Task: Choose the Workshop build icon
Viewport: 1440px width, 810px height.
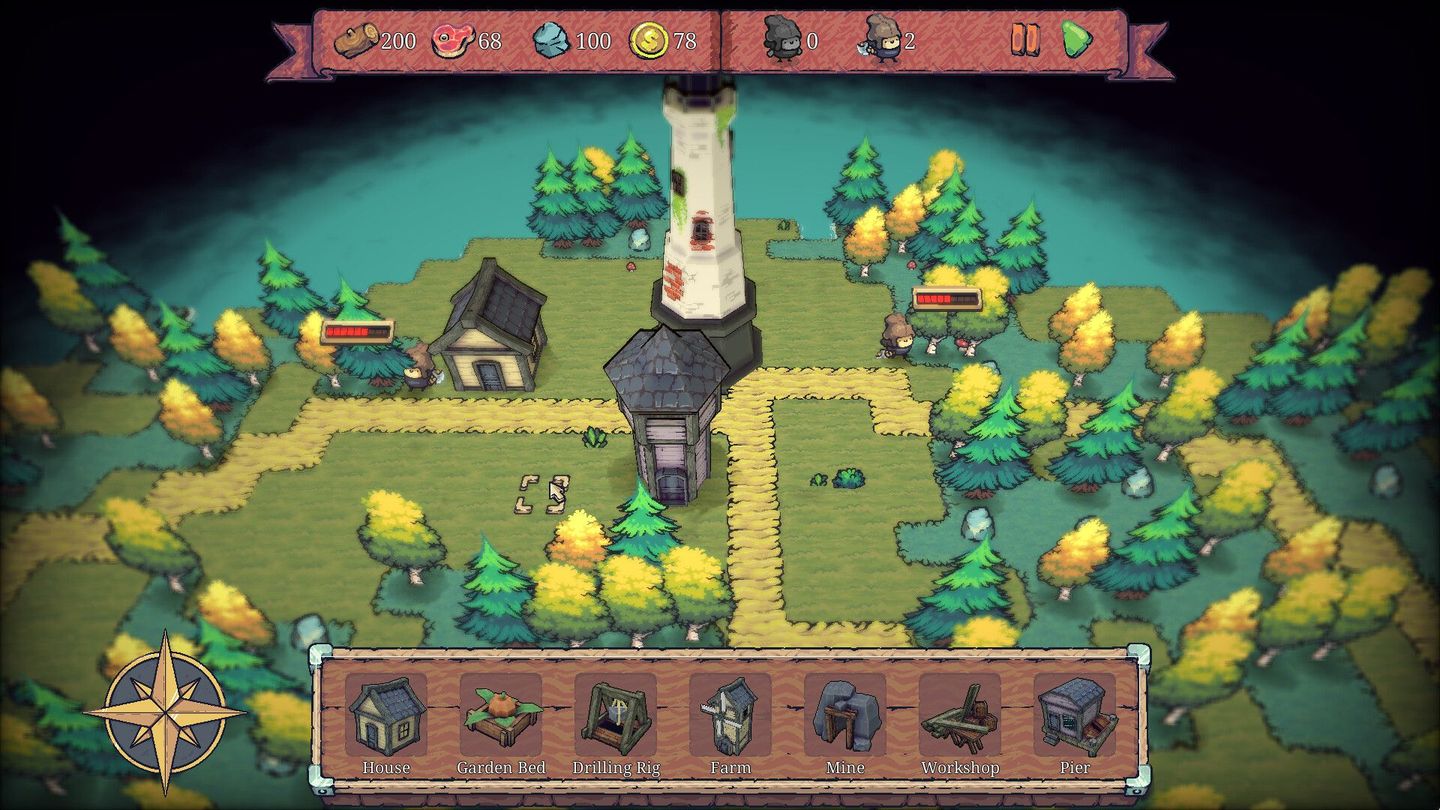Action: tap(961, 713)
